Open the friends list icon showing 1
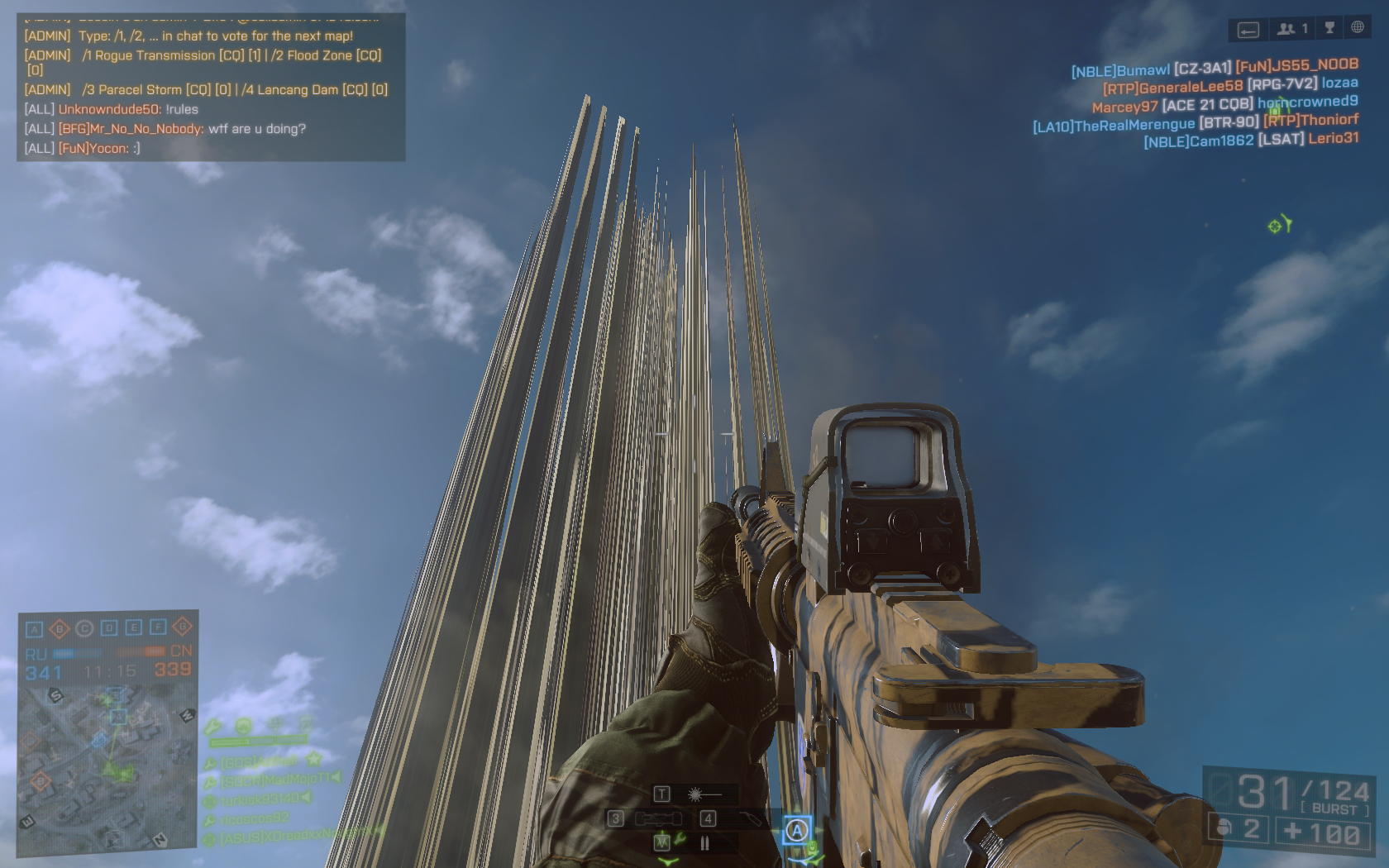 tap(1292, 29)
